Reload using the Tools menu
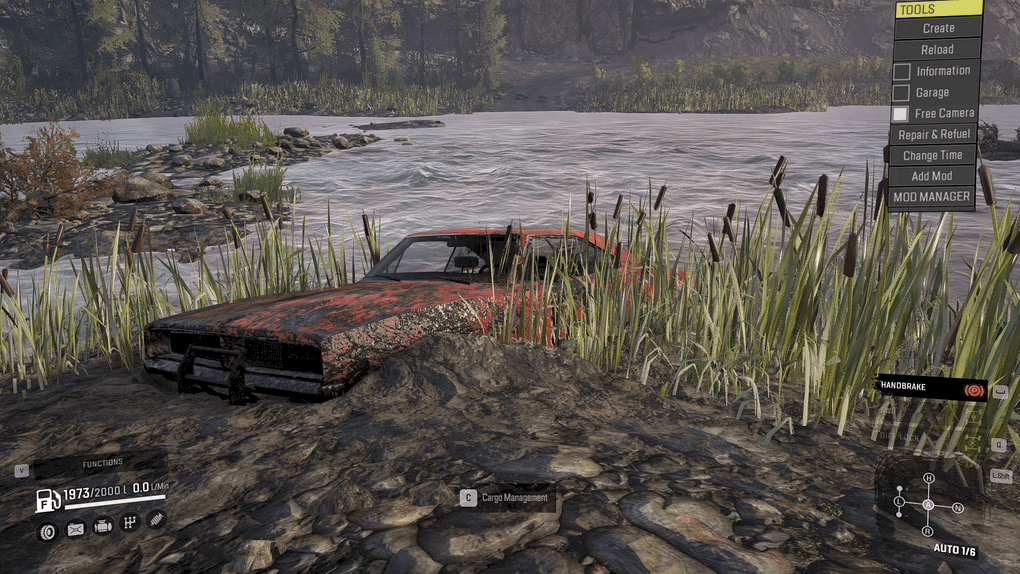 [x=937, y=49]
